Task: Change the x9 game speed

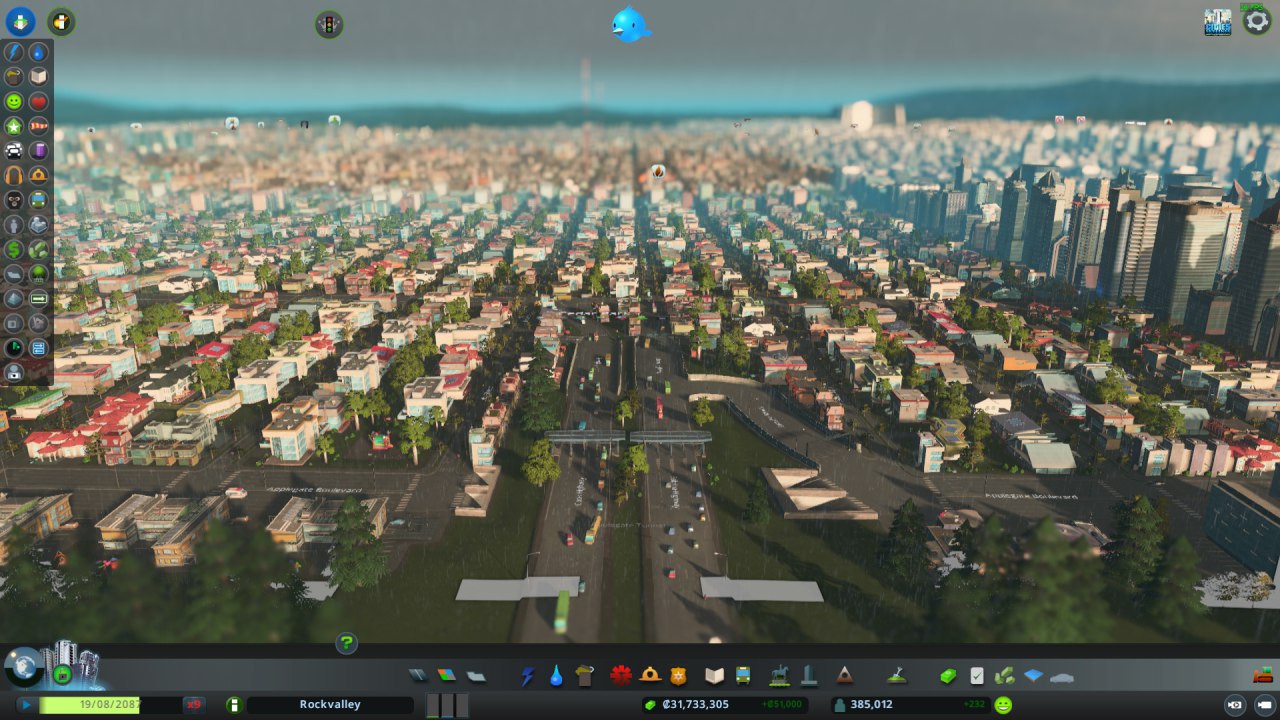Action: (x=193, y=705)
